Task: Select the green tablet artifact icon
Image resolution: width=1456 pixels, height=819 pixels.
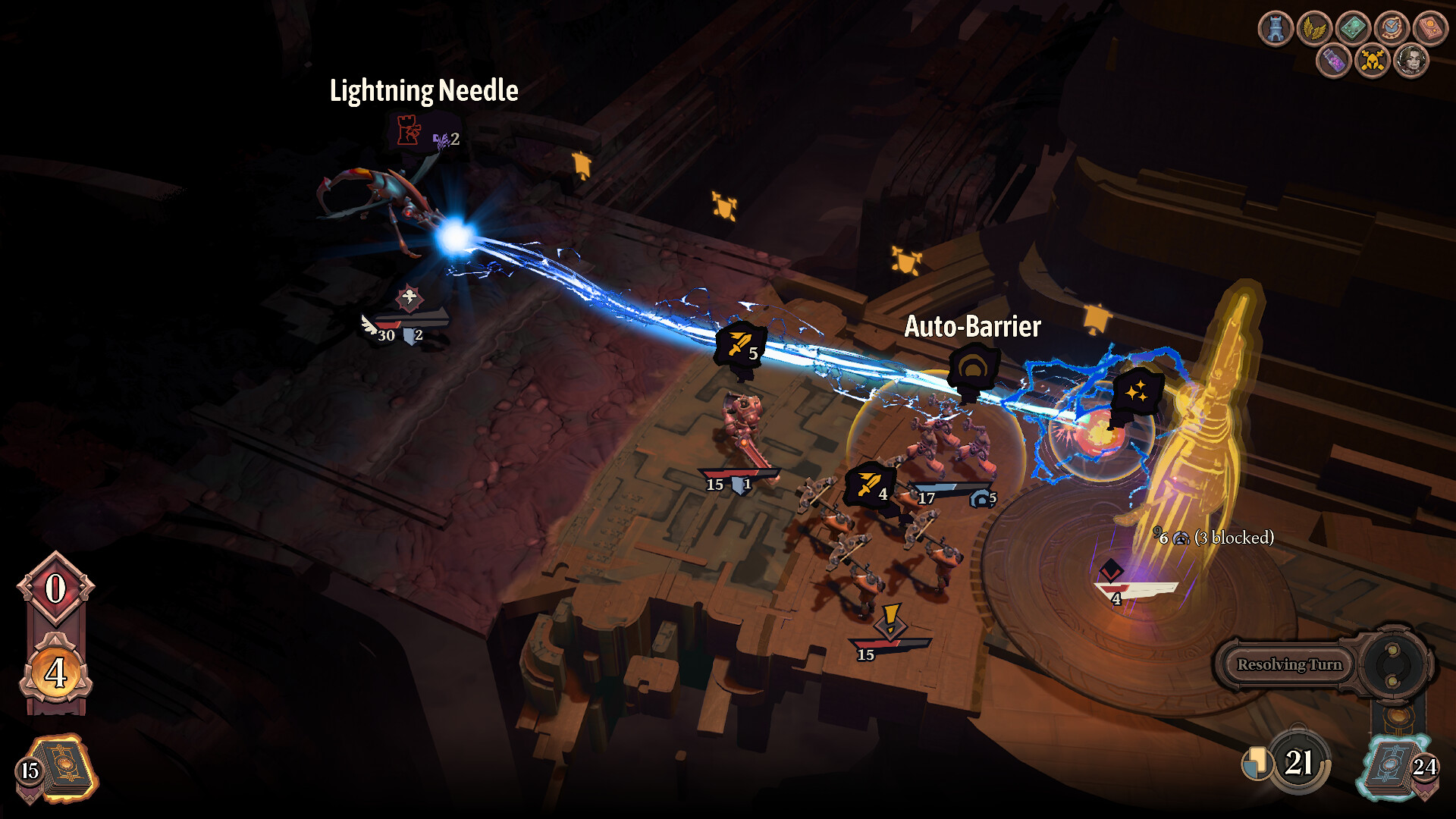Action: 1353,29
